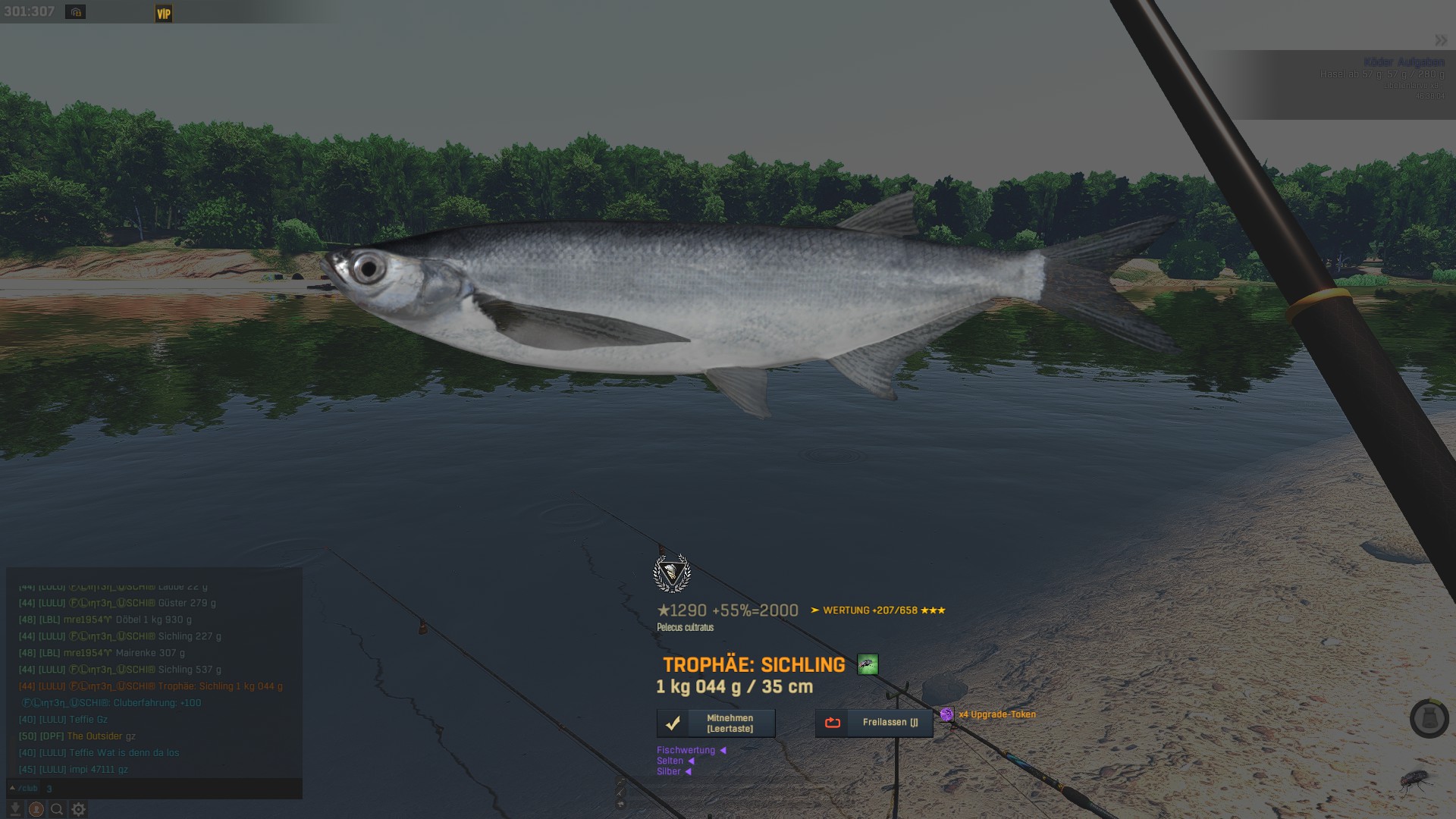This screenshot has height=819, width=1456.
Task: Keep the fish with Mitnehmen
Action: pyautogui.click(x=716, y=723)
